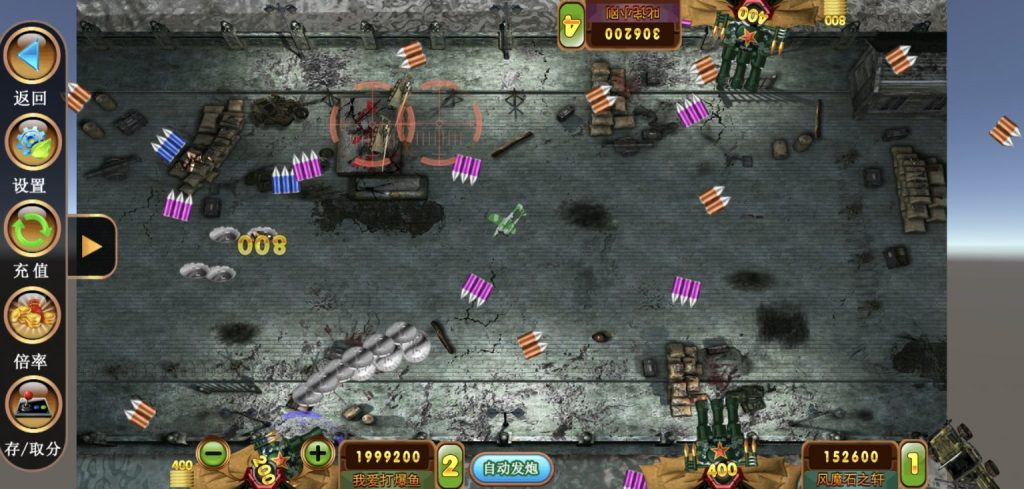Open the 倍率 multiplier coins icon
This screenshot has width=1024, height=489.
click(x=33, y=317)
